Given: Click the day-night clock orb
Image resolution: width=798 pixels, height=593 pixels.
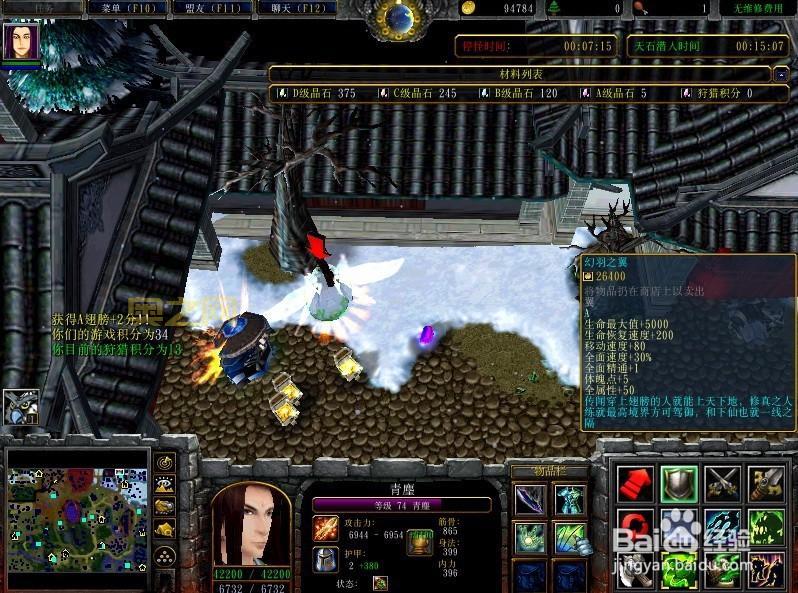Looking at the screenshot, I should tap(399, 18).
